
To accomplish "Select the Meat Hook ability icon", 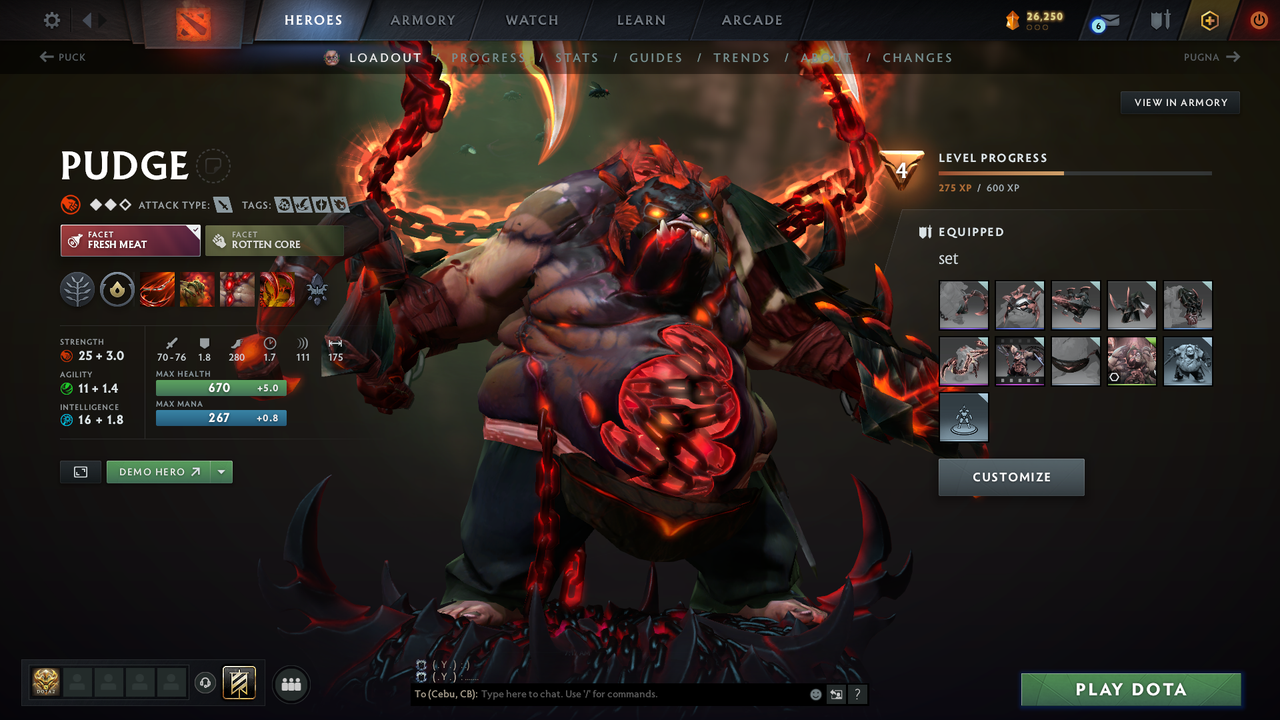I will [x=157, y=290].
